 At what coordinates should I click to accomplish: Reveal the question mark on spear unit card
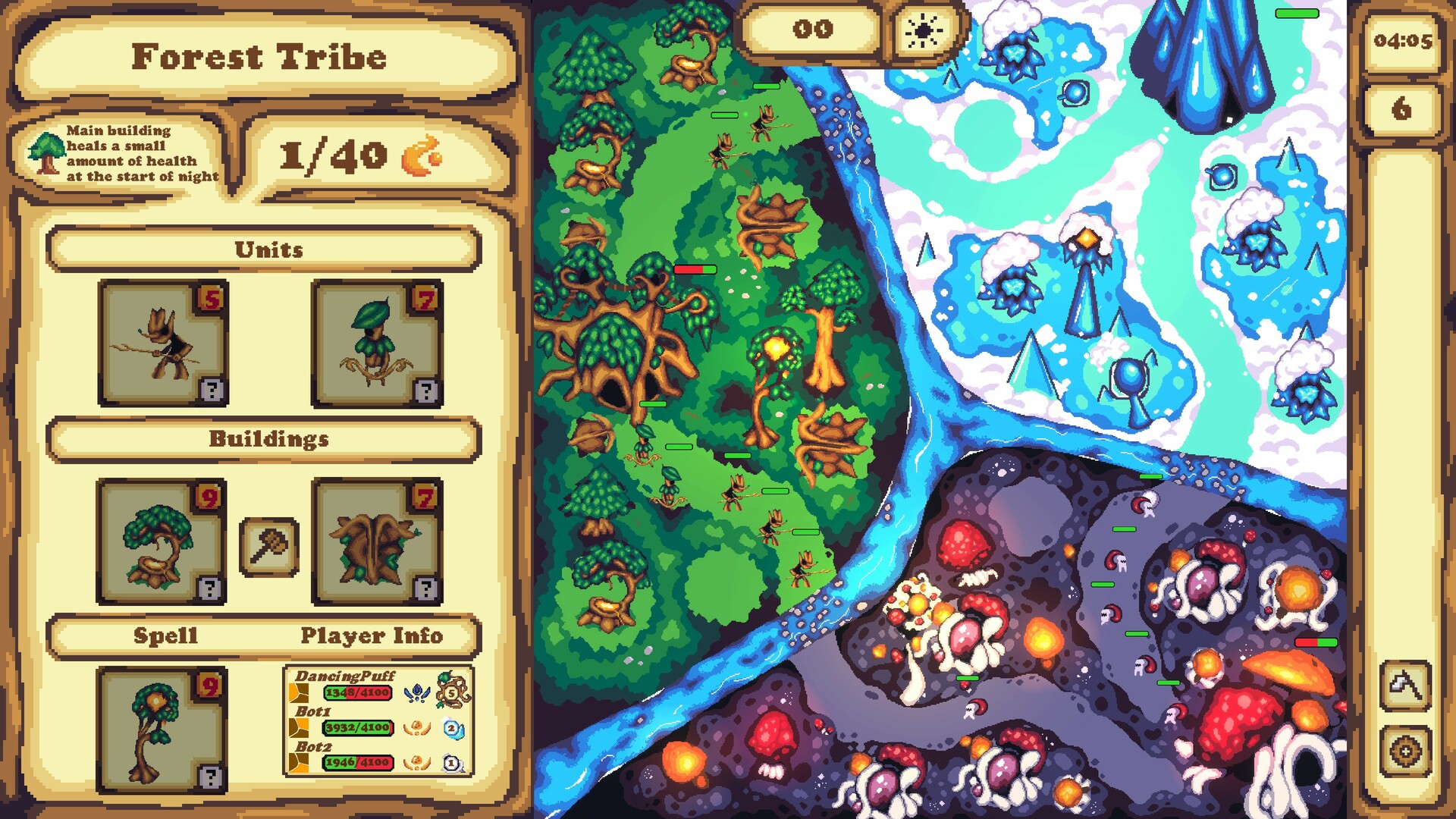210,391
